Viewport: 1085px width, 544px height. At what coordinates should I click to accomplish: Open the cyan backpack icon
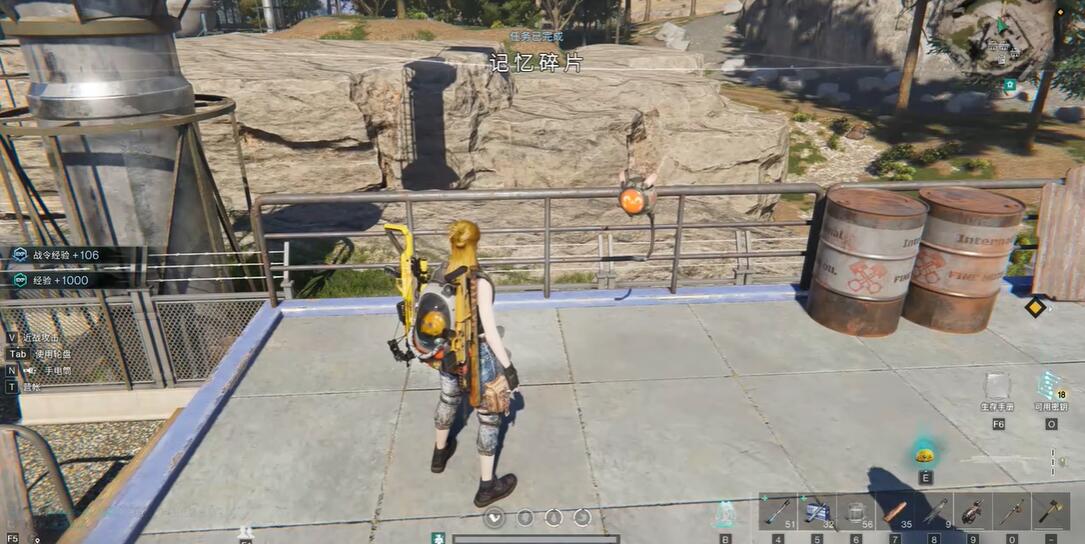[x=725, y=514]
